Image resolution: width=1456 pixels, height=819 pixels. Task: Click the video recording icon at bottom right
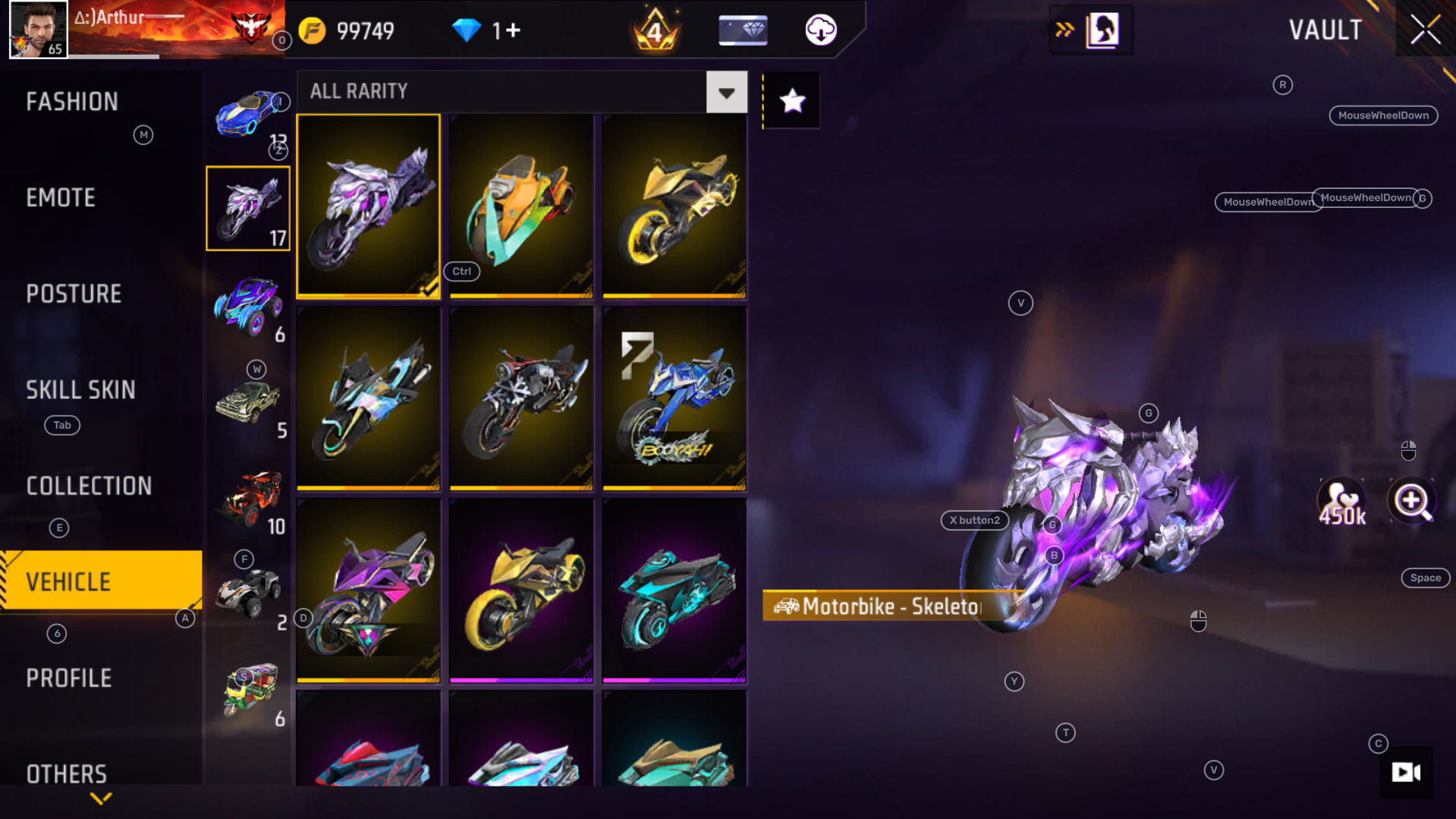click(1405, 773)
